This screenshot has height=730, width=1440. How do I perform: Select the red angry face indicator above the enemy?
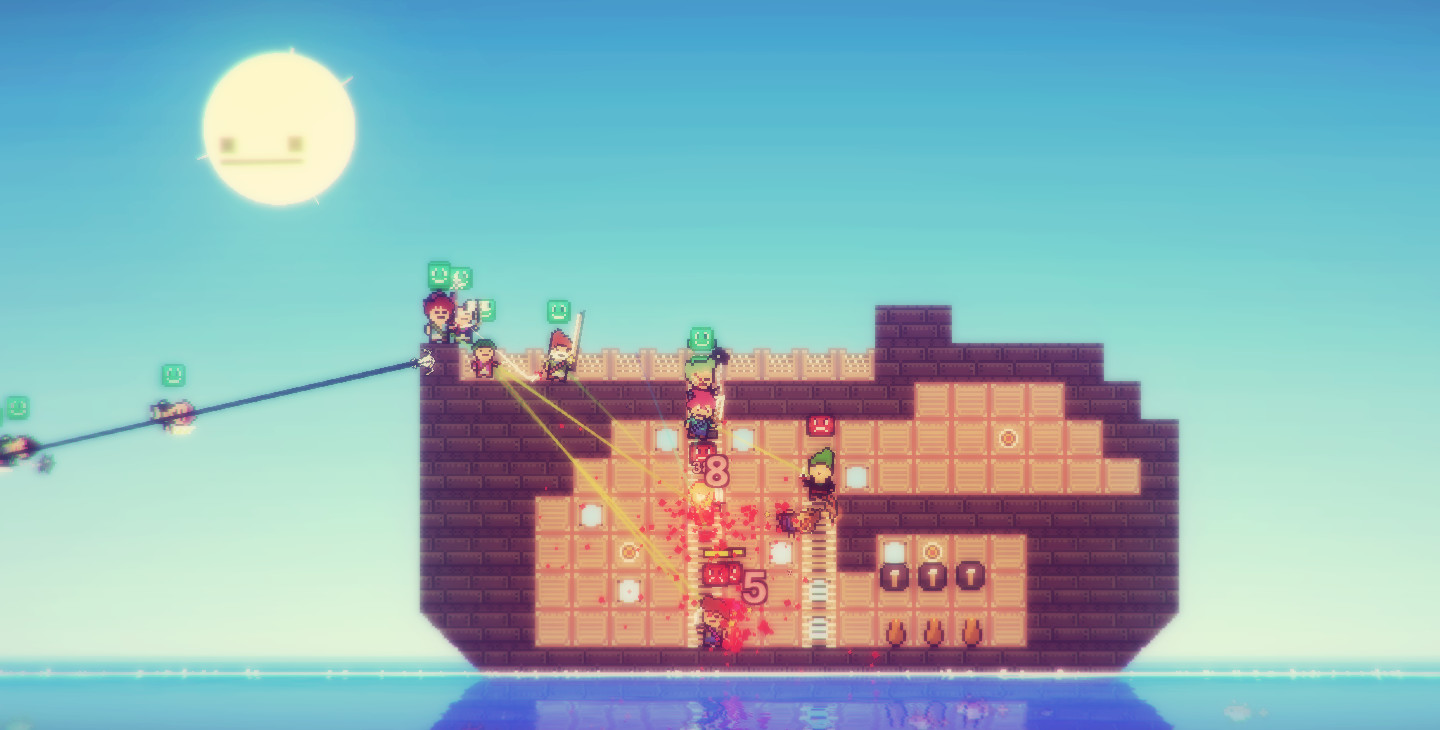click(818, 424)
